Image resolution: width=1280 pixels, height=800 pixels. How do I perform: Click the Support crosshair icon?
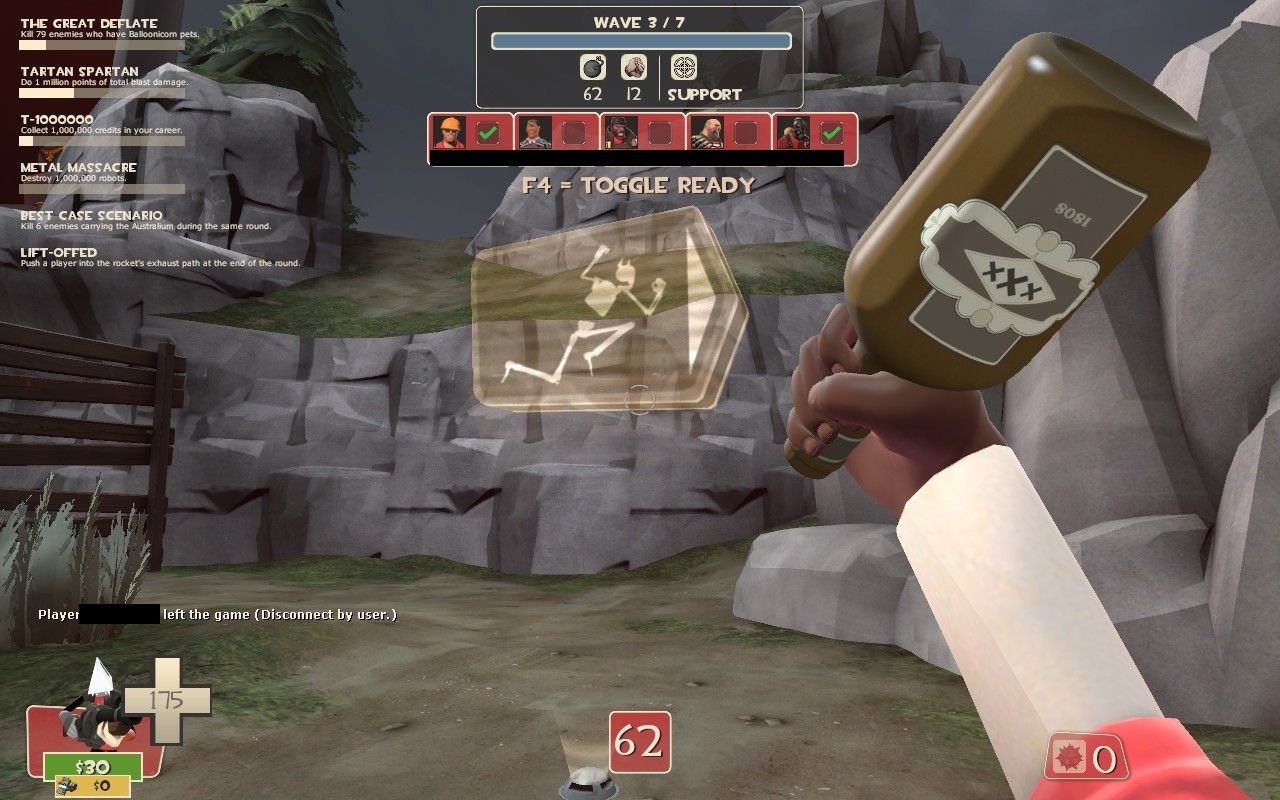684,67
